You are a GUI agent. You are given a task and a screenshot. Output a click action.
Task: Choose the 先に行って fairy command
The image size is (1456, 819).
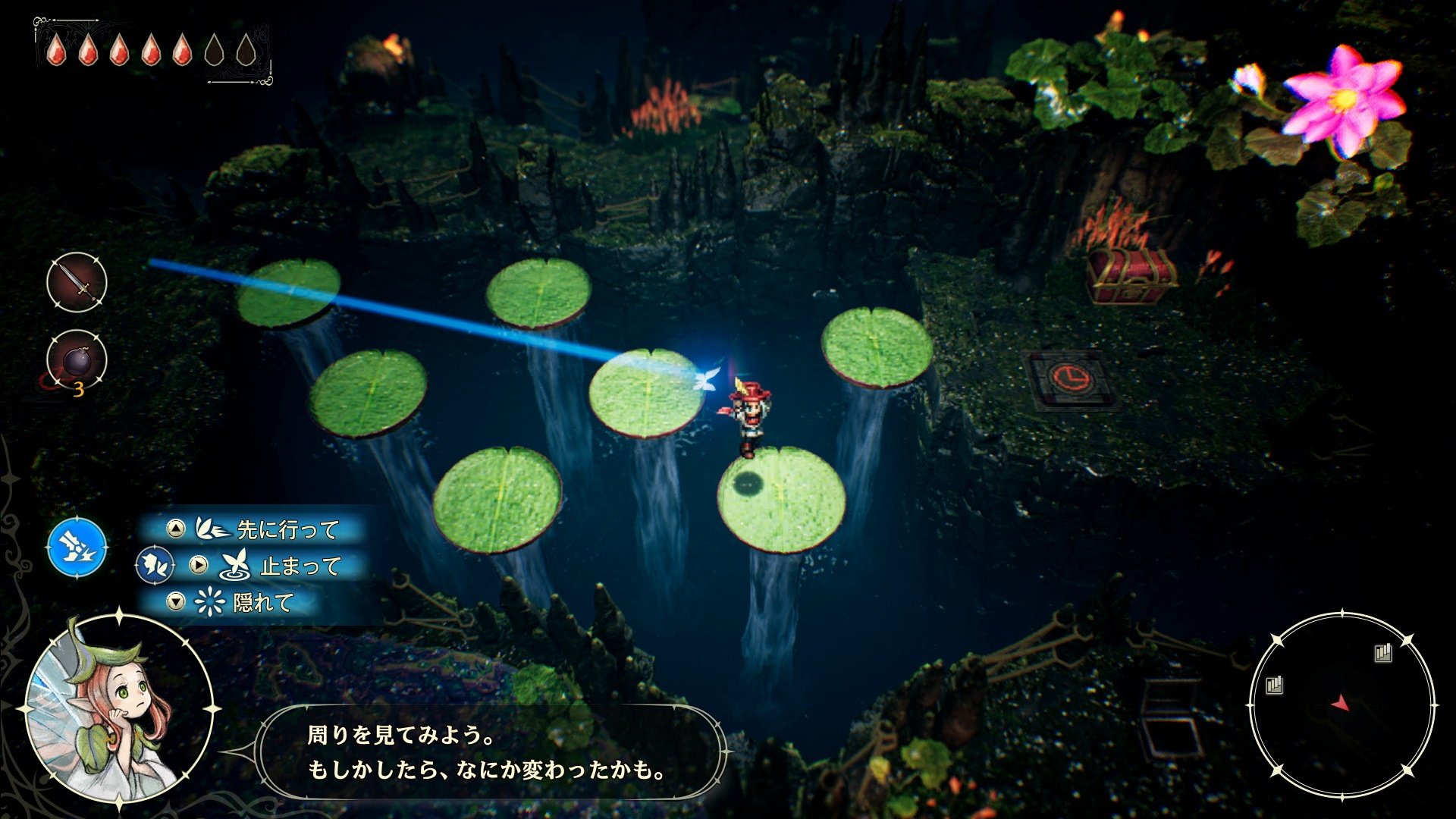point(256,529)
